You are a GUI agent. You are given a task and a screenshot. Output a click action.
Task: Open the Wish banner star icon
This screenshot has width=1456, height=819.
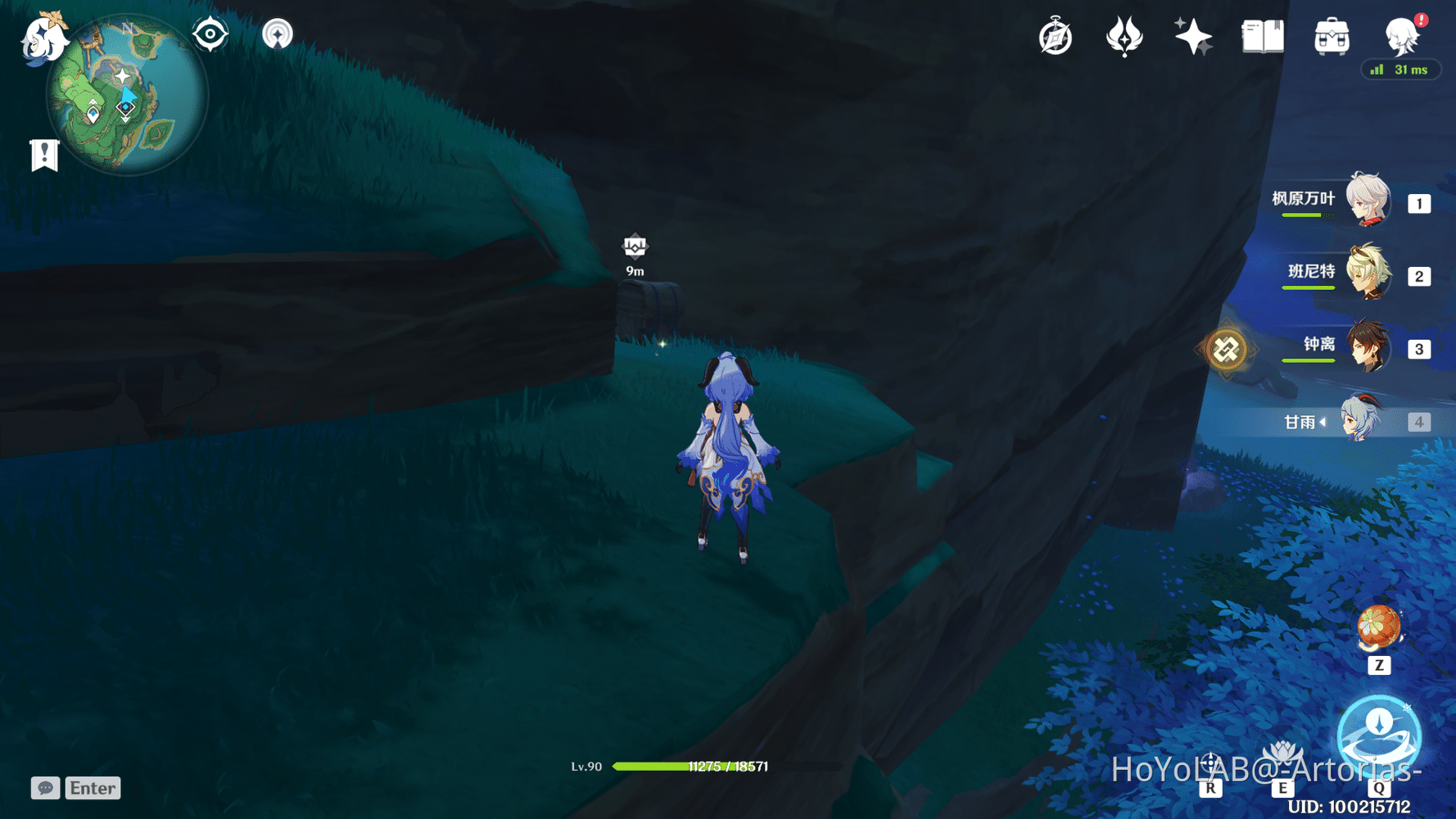click(1192, 35)
